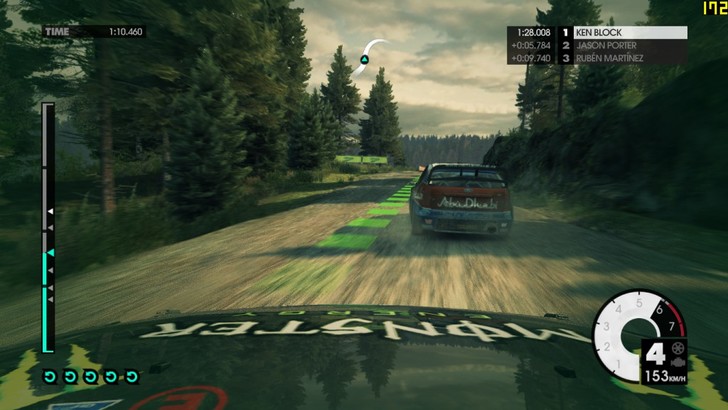Select Ken Block's leaderboard row
Screen dimensions: 728x410
point(597,32)
